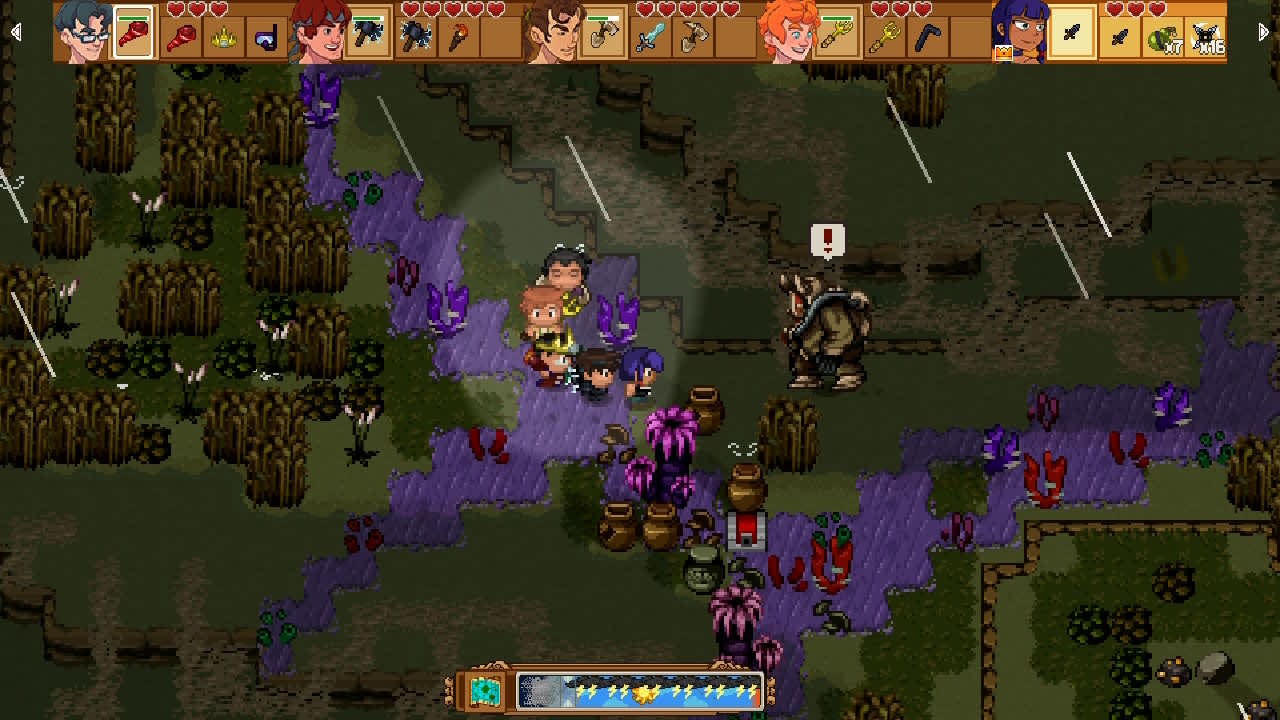Switch to the blue-haired character's inventory tab
This screenshot has height=720, width=1280.
pos(85,30)
